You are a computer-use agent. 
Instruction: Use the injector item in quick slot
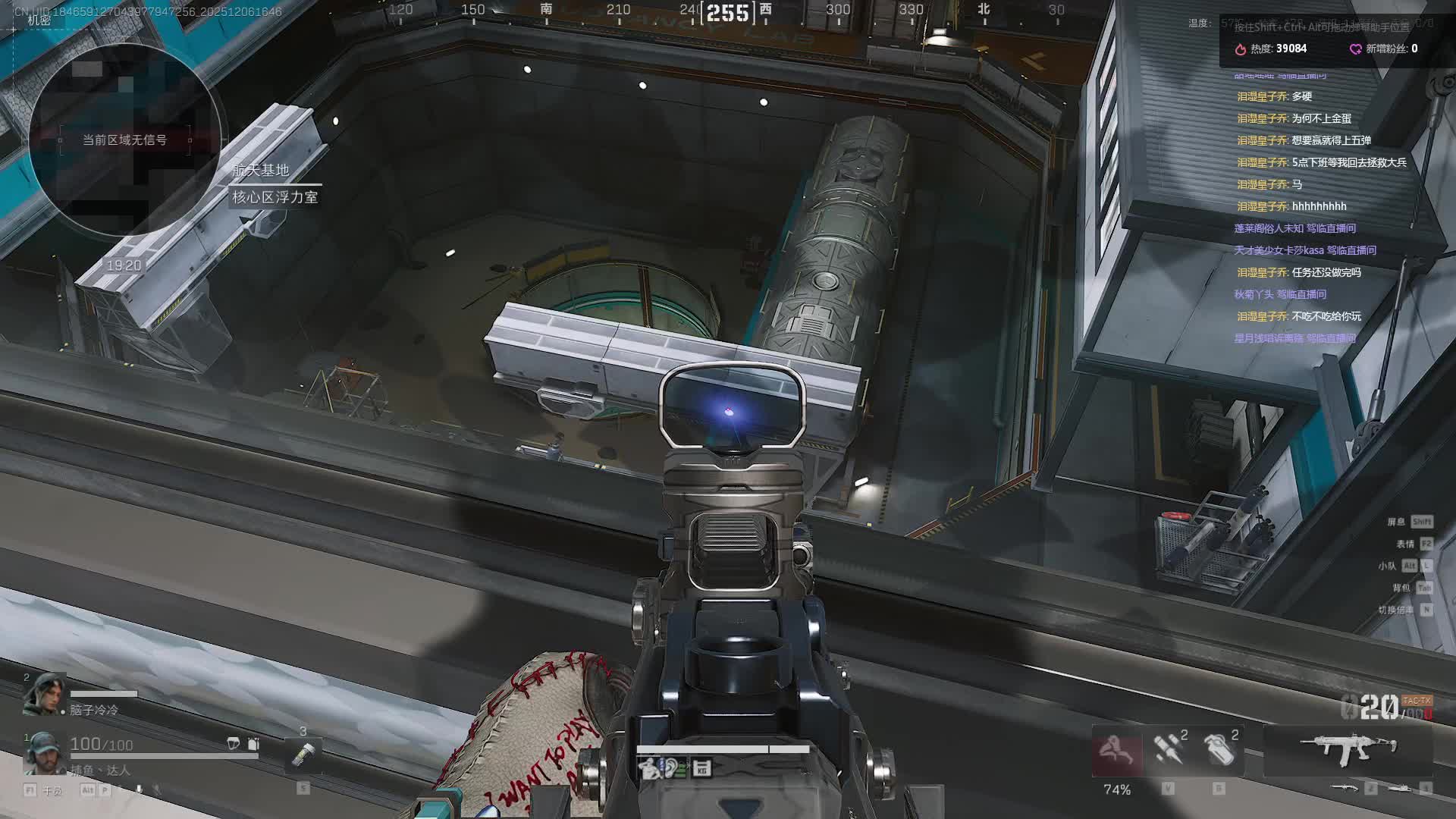point(303,755)
